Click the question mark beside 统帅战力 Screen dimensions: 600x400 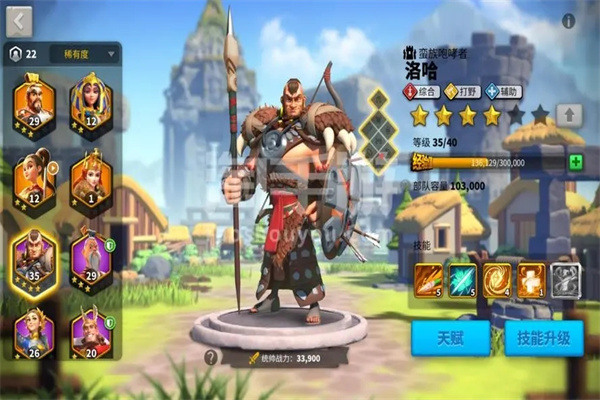[x=211, y=356]
